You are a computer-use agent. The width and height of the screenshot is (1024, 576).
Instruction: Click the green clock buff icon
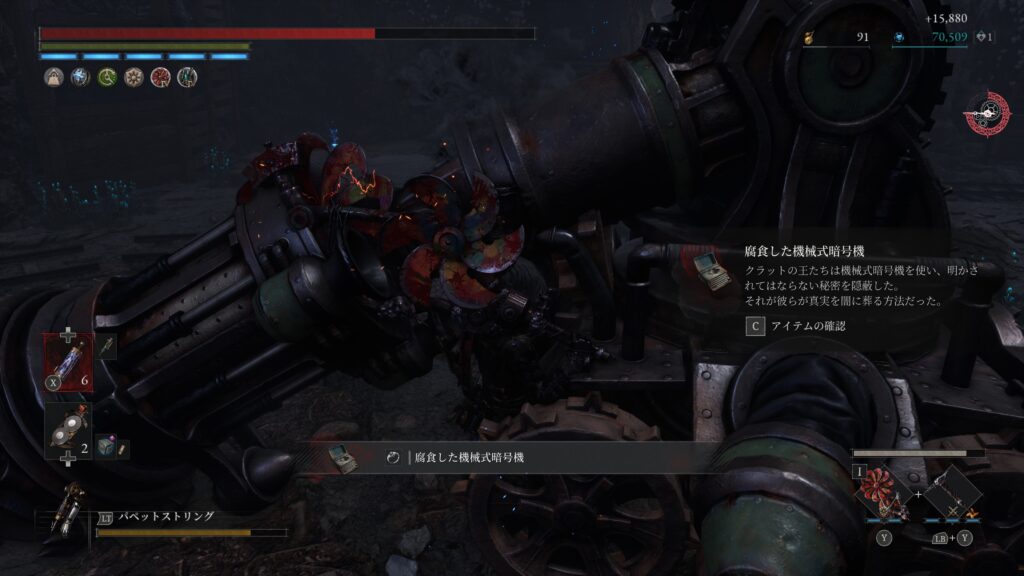(108, 78)
